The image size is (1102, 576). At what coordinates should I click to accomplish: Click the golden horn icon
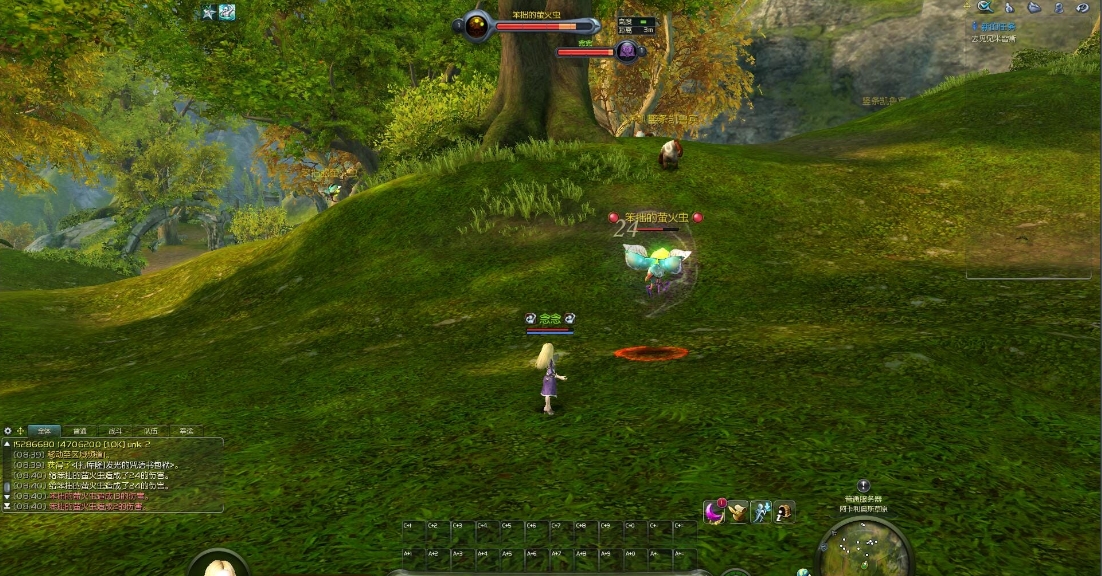(738, 512)
